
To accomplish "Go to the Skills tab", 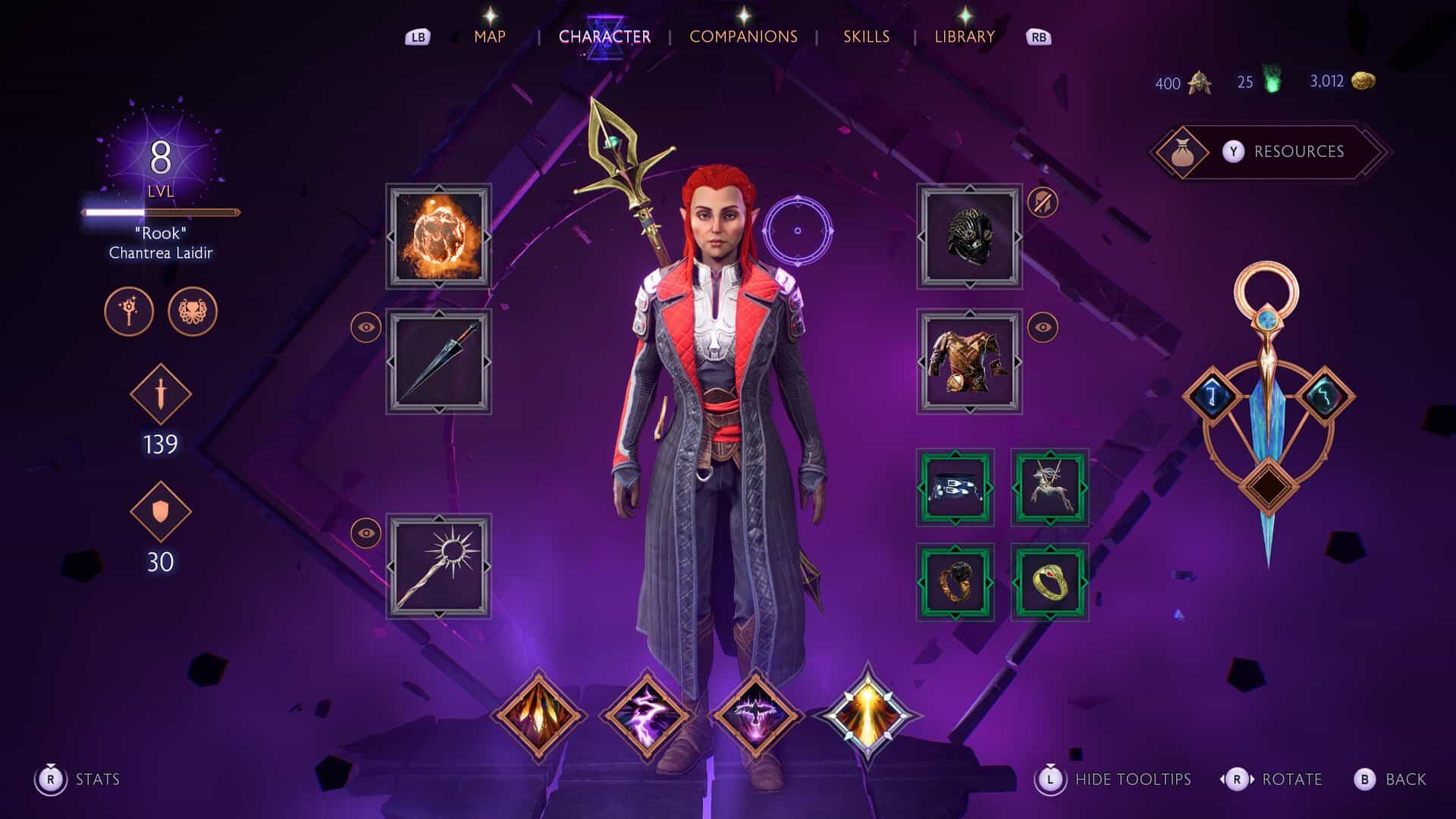I will point(866,36).
